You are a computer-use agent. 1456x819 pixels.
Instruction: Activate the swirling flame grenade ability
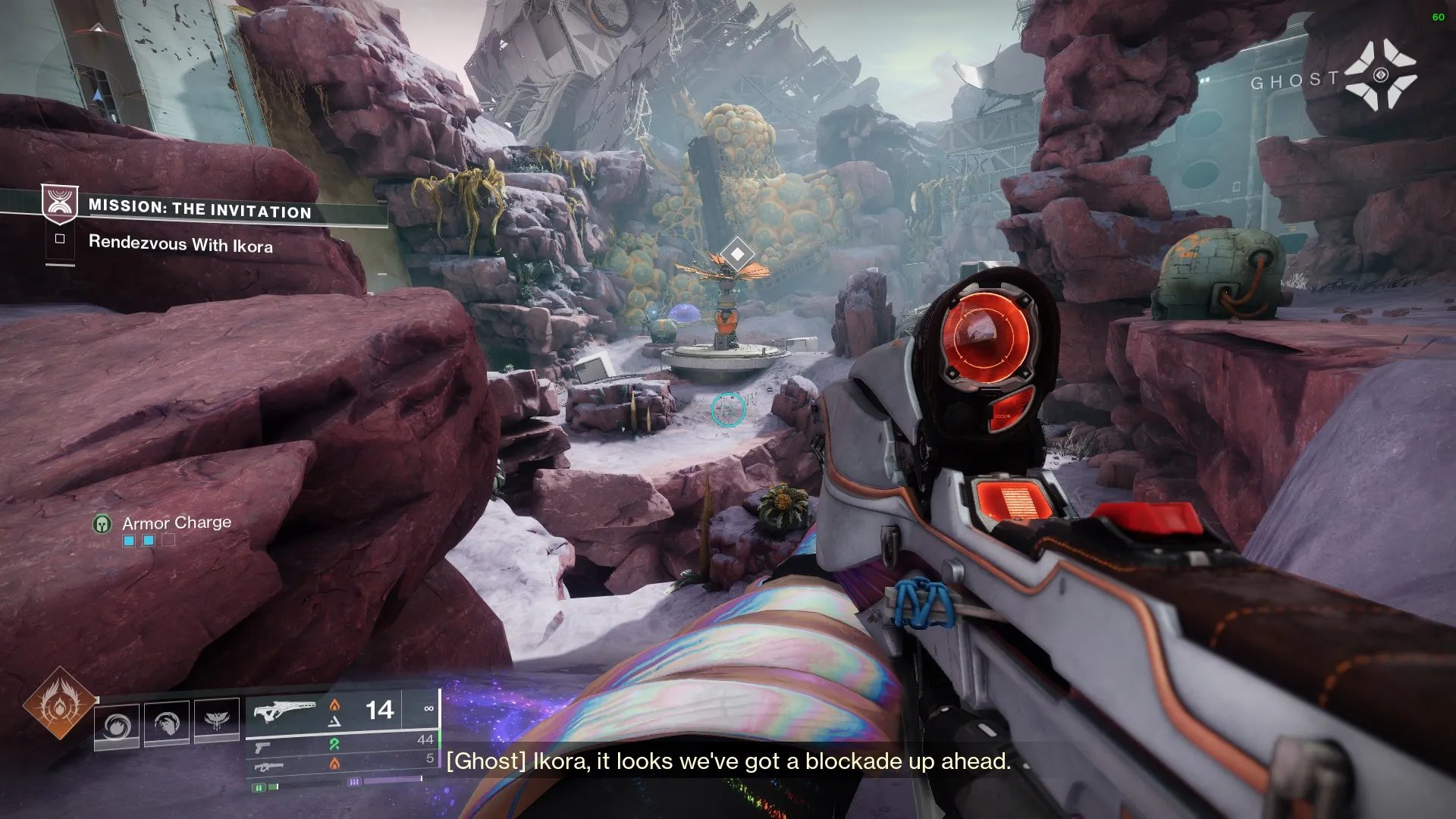[x=117, y=725]
